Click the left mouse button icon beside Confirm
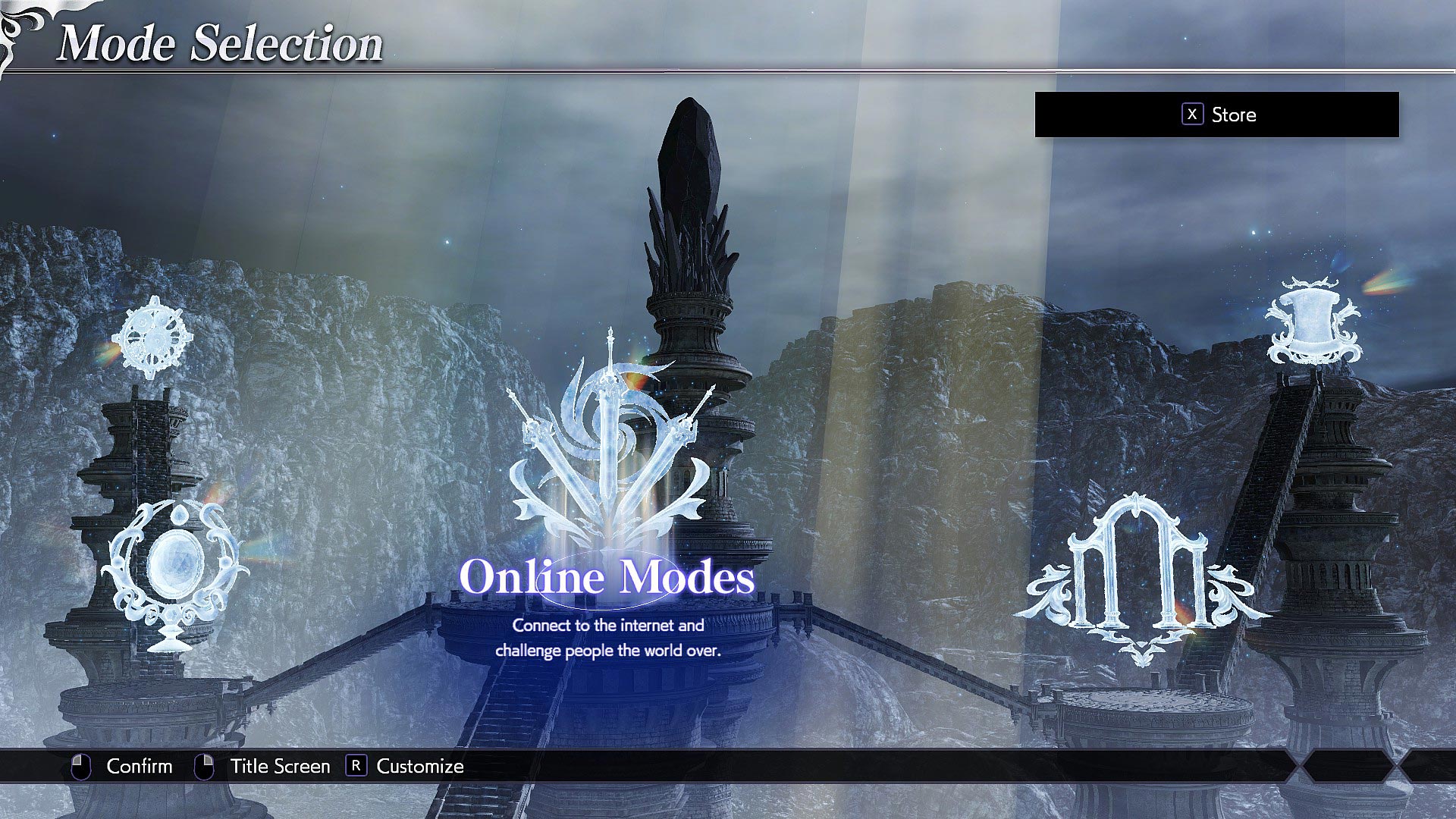Viewport: 1456px width, 819px height. coord(80,766)
